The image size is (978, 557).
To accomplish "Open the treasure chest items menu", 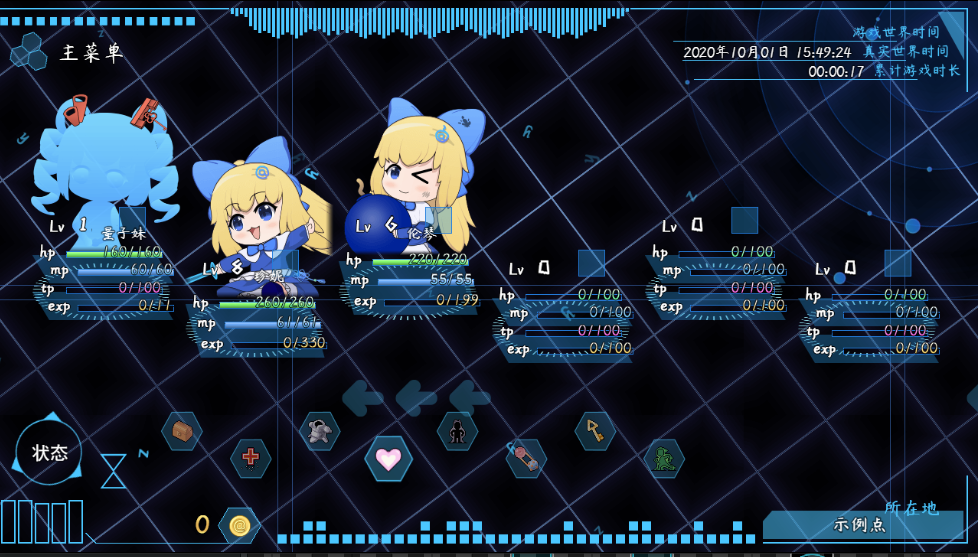I will (182, 431).
